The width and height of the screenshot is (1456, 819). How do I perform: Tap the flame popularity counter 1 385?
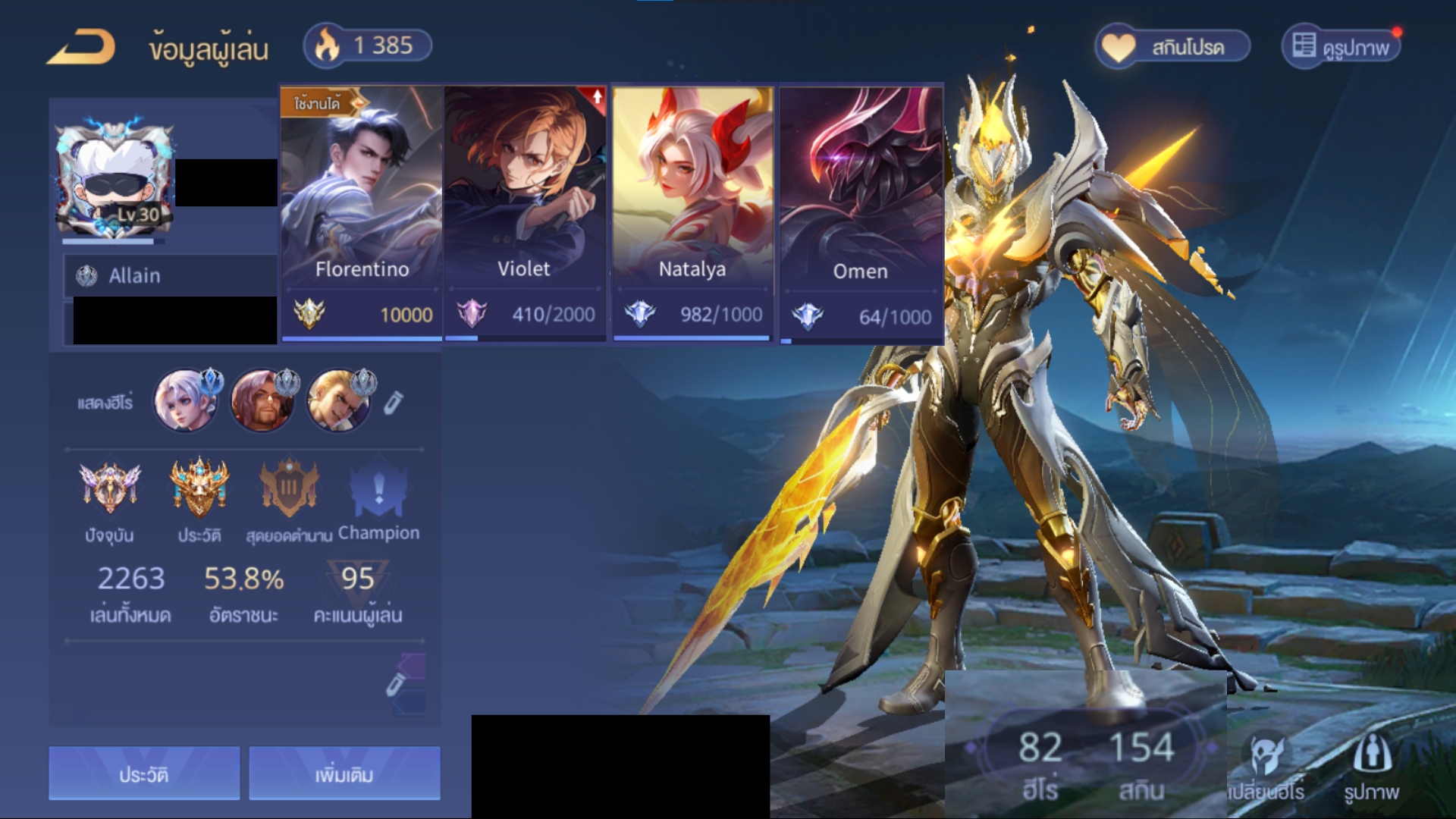[368, 45]
